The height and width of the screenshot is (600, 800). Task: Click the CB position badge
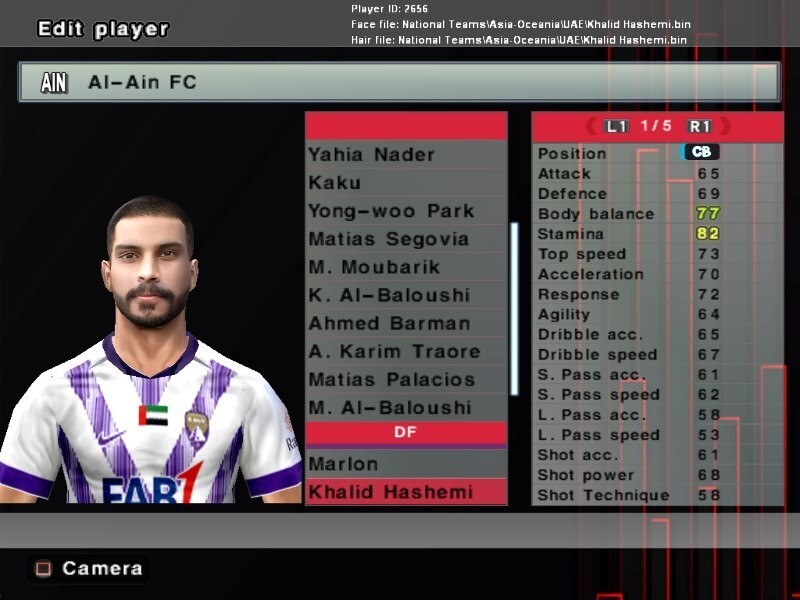[x=700, y=152]
